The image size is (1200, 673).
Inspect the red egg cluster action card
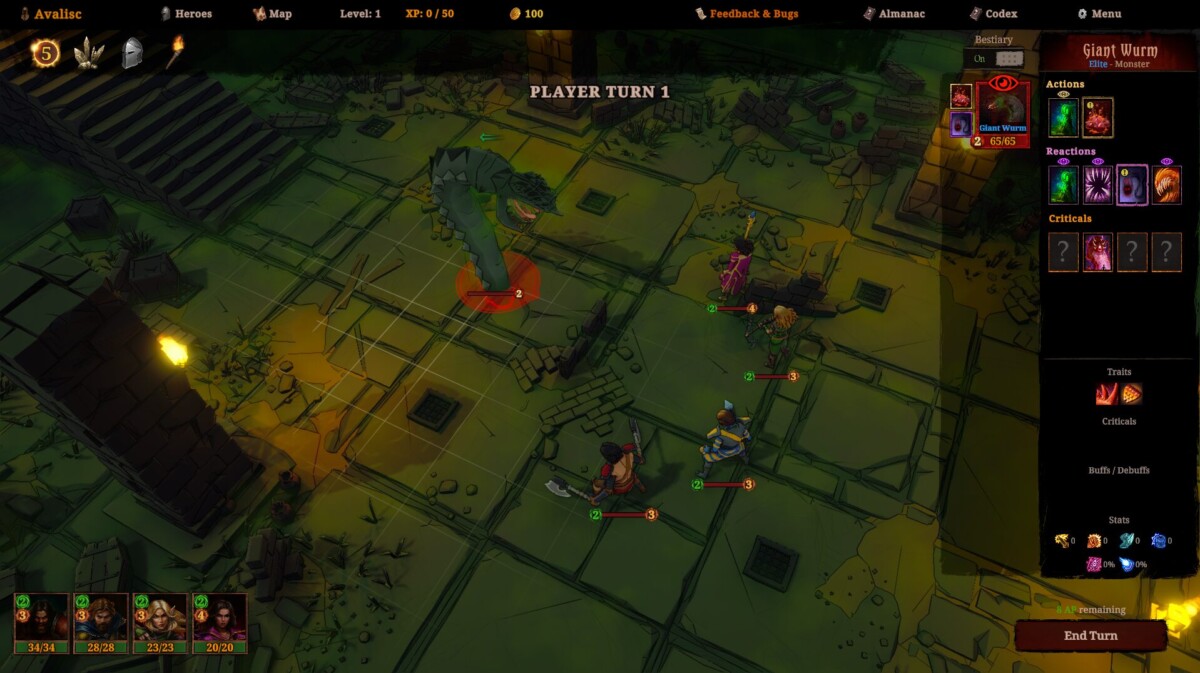(x=1097, y=118)
